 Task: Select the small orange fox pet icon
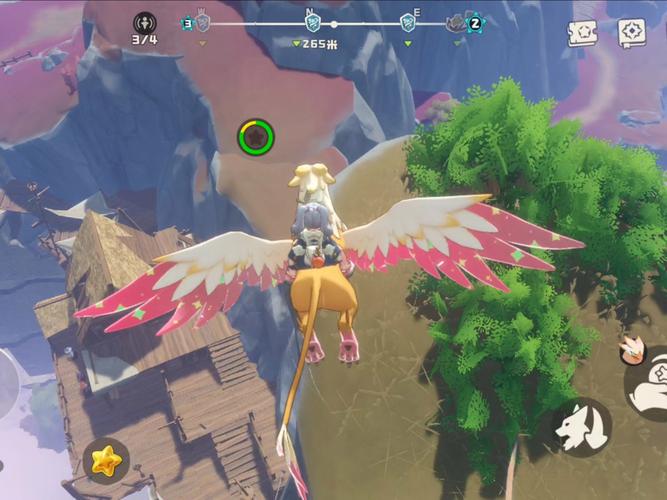coord(629,348)
